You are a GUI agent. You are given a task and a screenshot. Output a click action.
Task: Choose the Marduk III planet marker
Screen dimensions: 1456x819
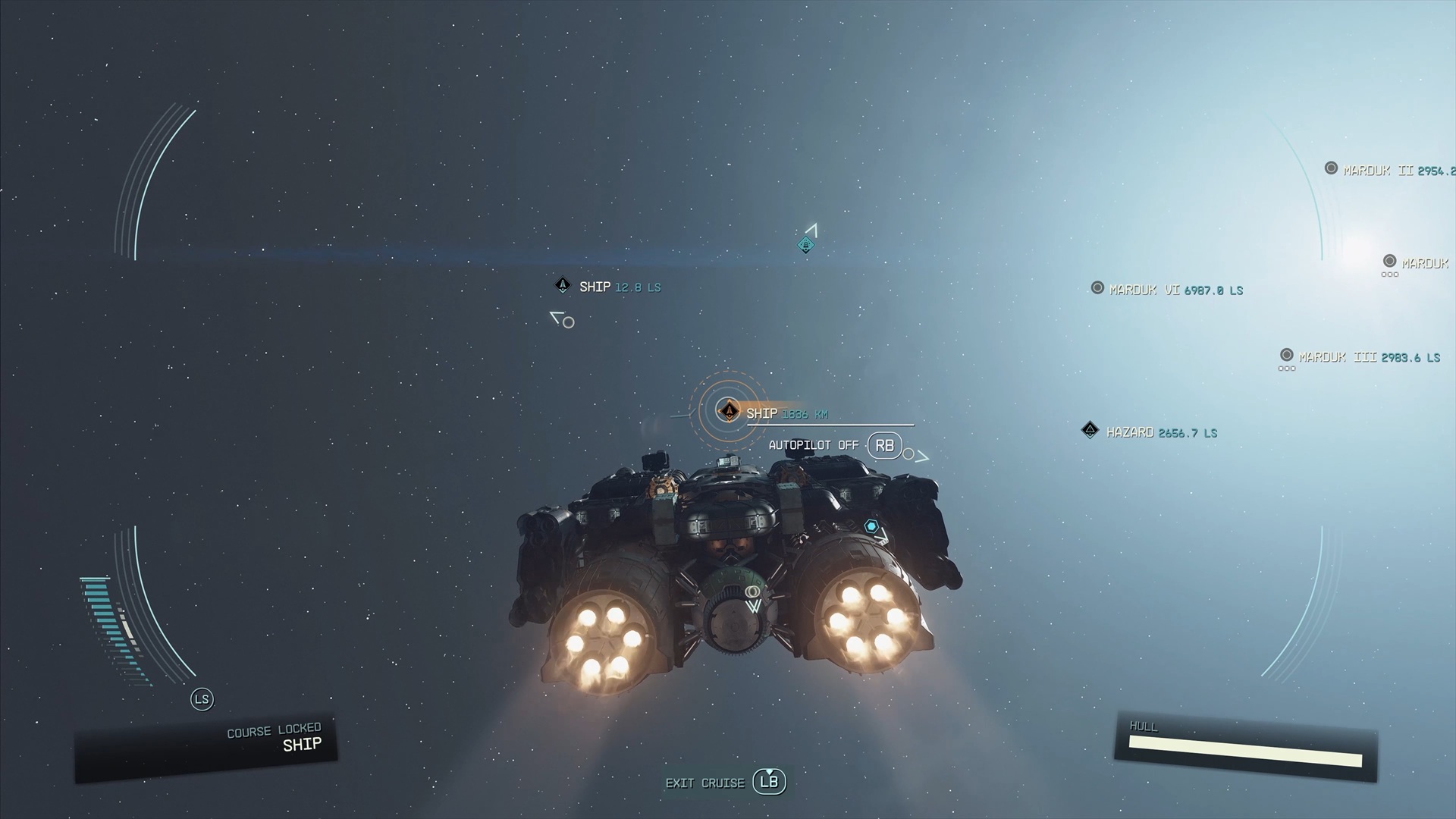pos(1286,355)
